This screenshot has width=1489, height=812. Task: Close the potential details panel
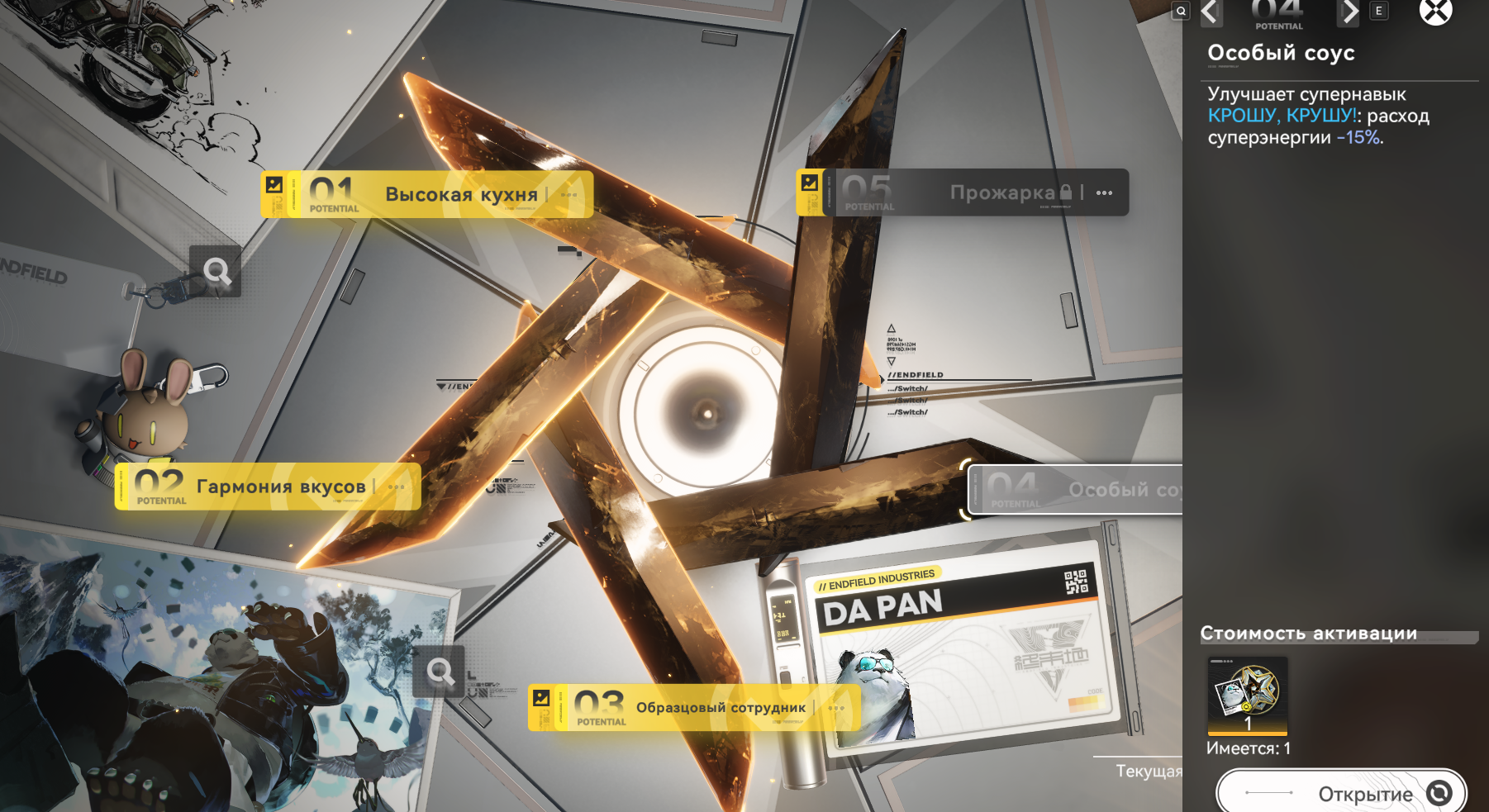coord(1435,12)
